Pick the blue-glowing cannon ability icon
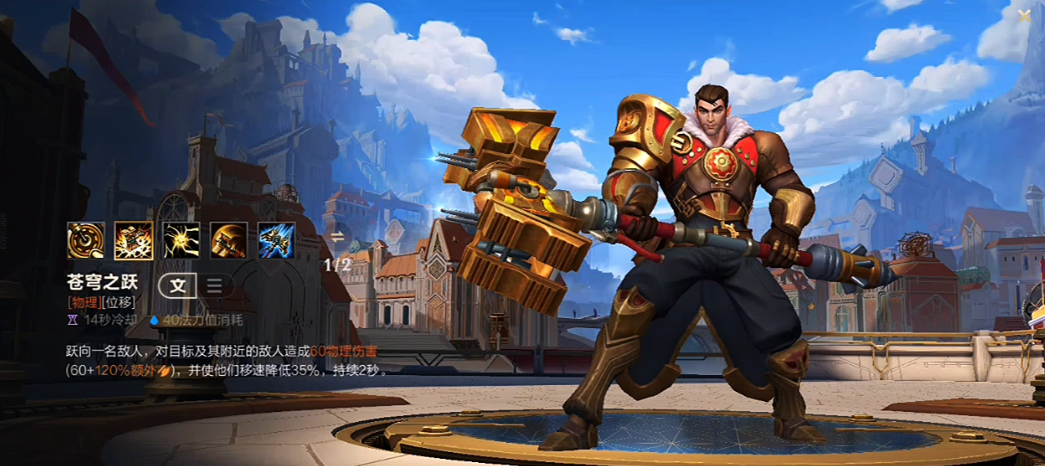Screen dimensions: 1045x466 (276, 241)
